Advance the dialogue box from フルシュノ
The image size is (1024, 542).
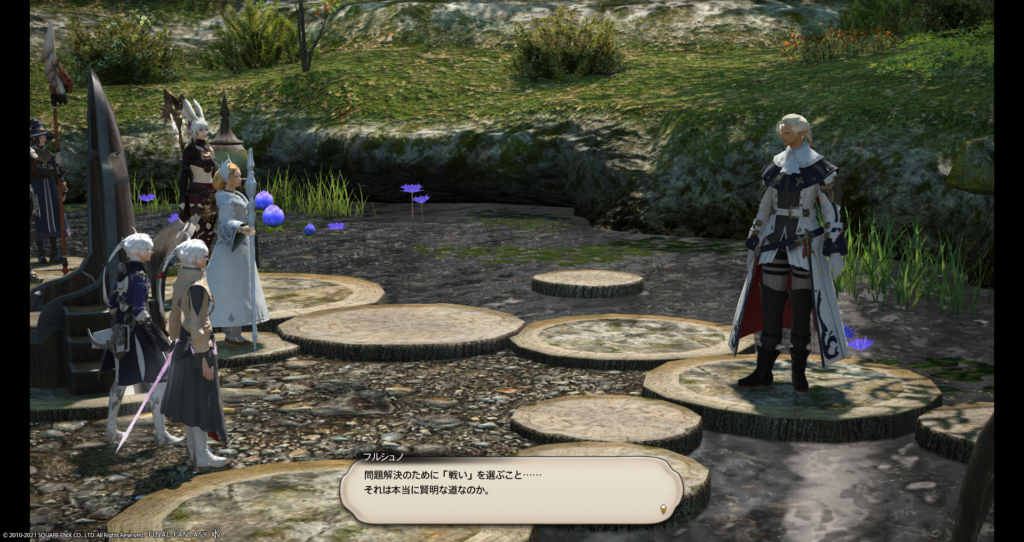(510, 490)
